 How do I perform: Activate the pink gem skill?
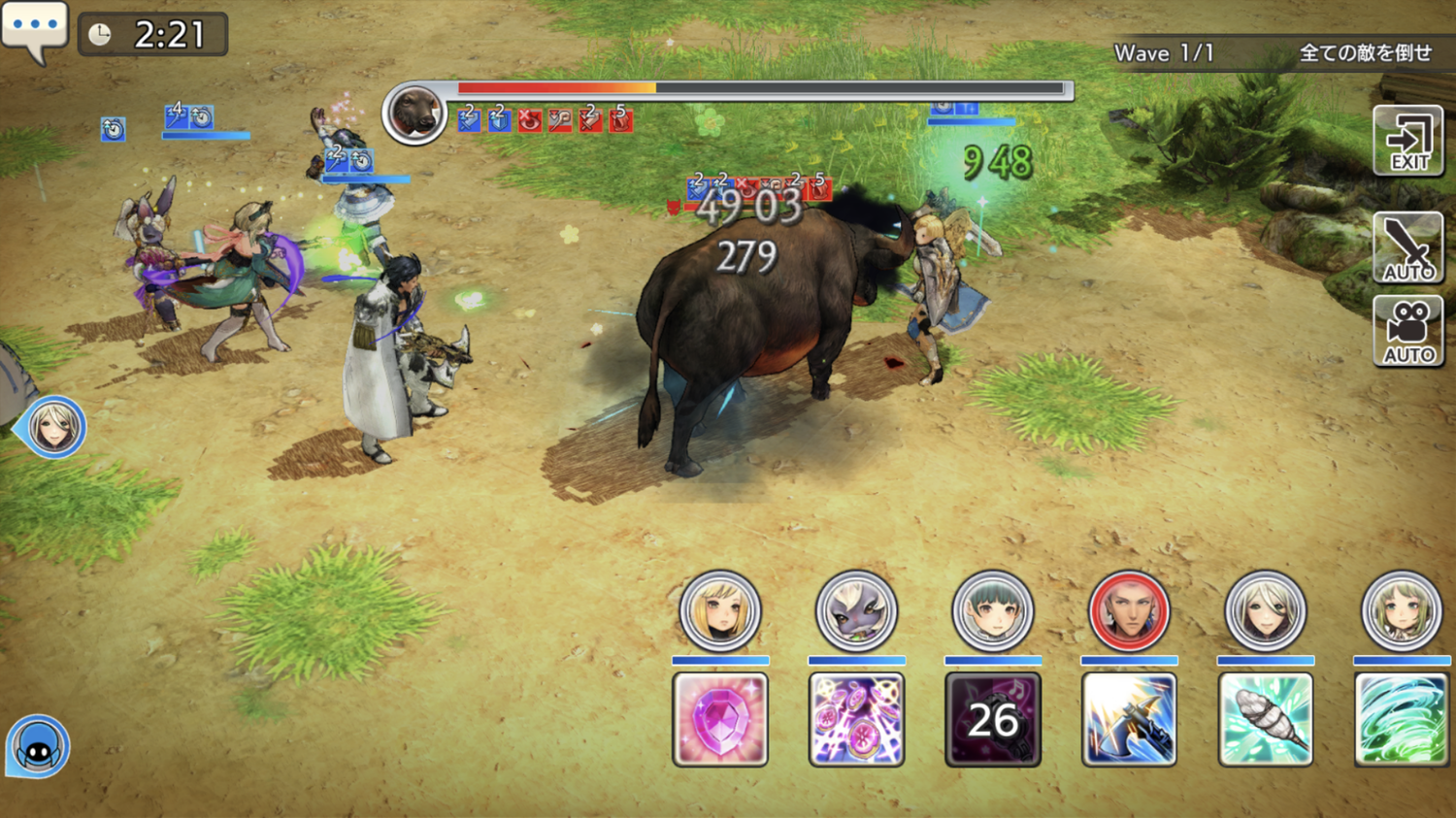tap(720, 719)
